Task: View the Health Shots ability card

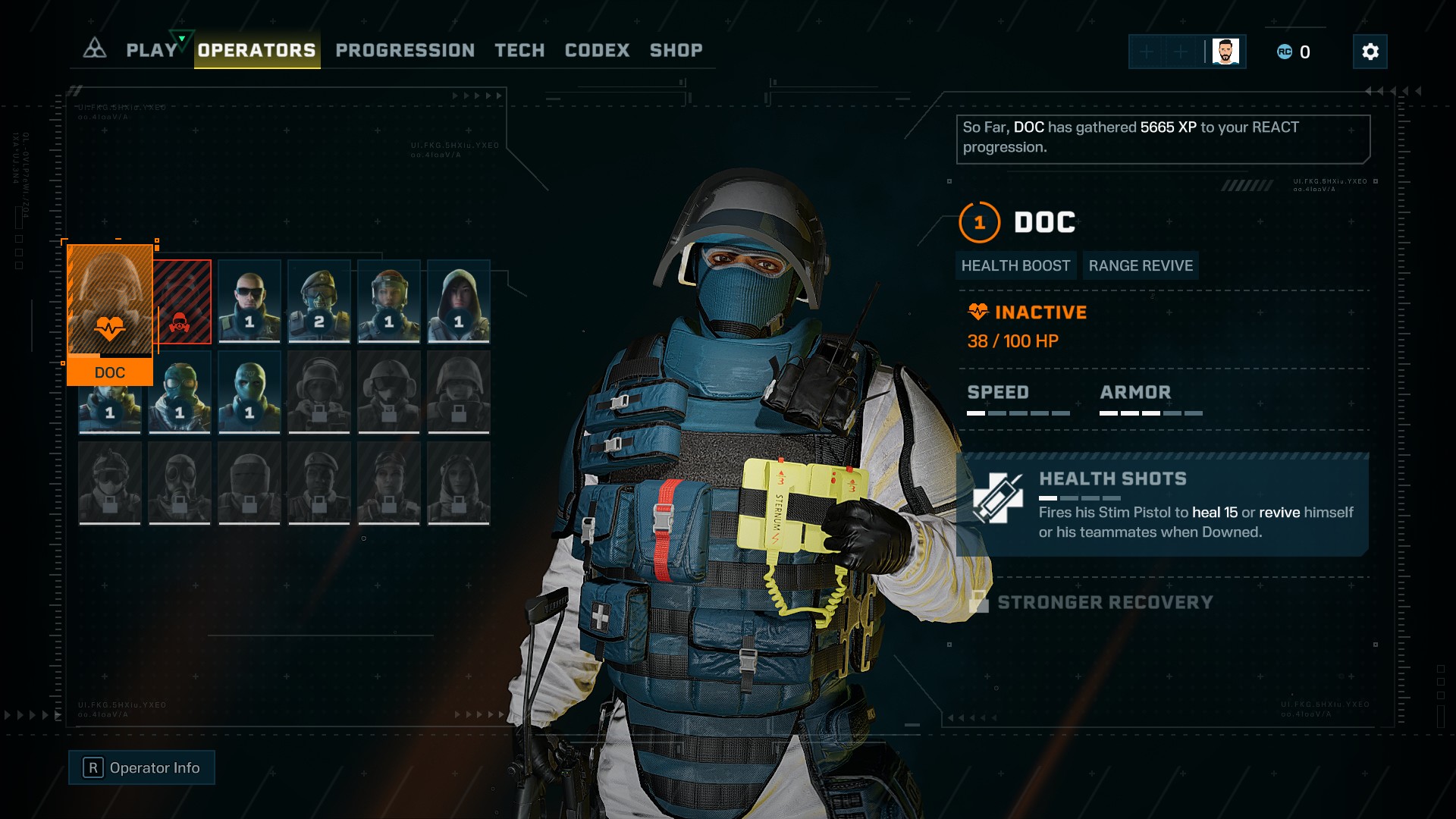Action: pos(1163,505)
